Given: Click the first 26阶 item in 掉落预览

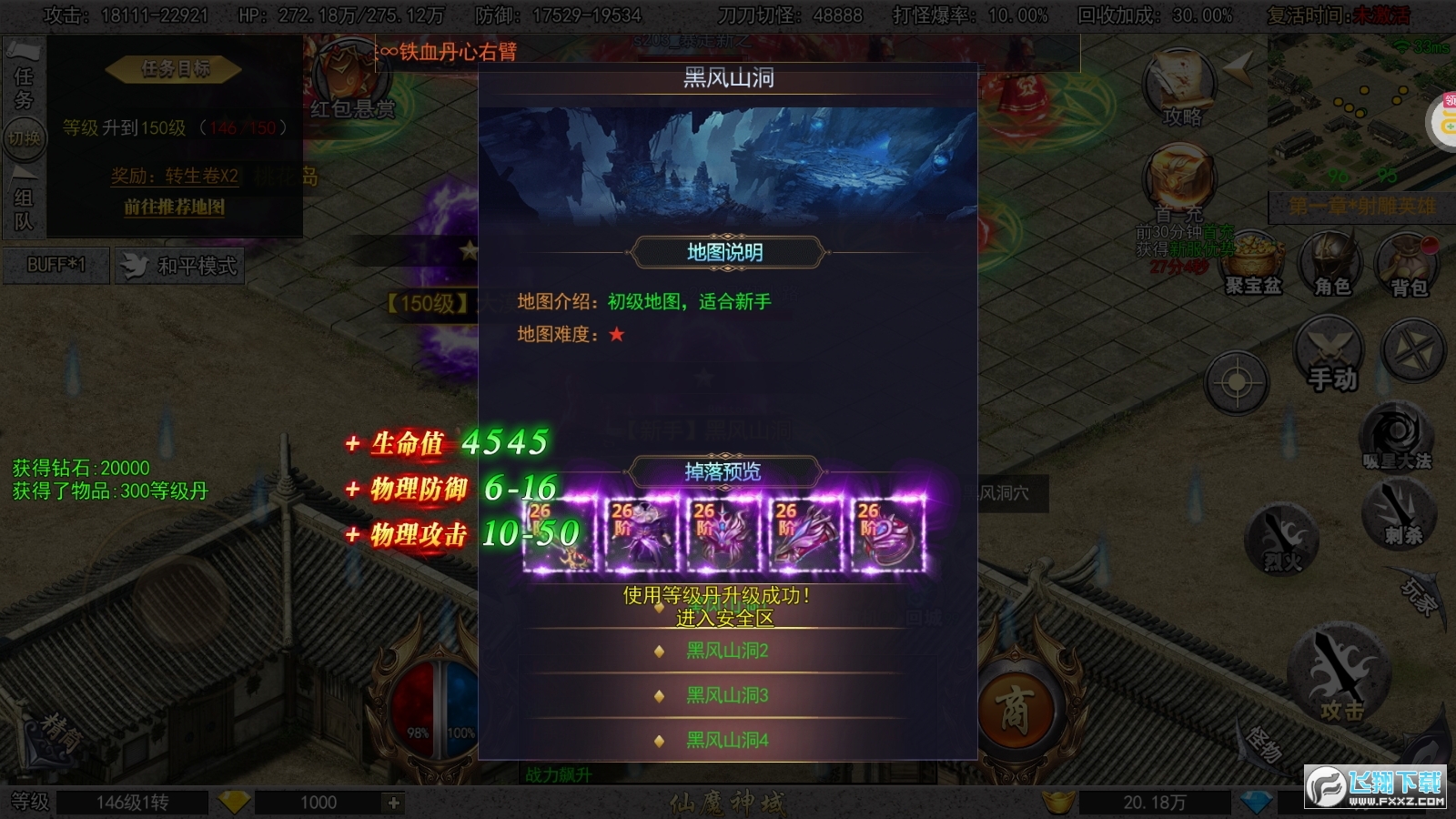Looking at the screenshot, I should (x=561, y=532).
